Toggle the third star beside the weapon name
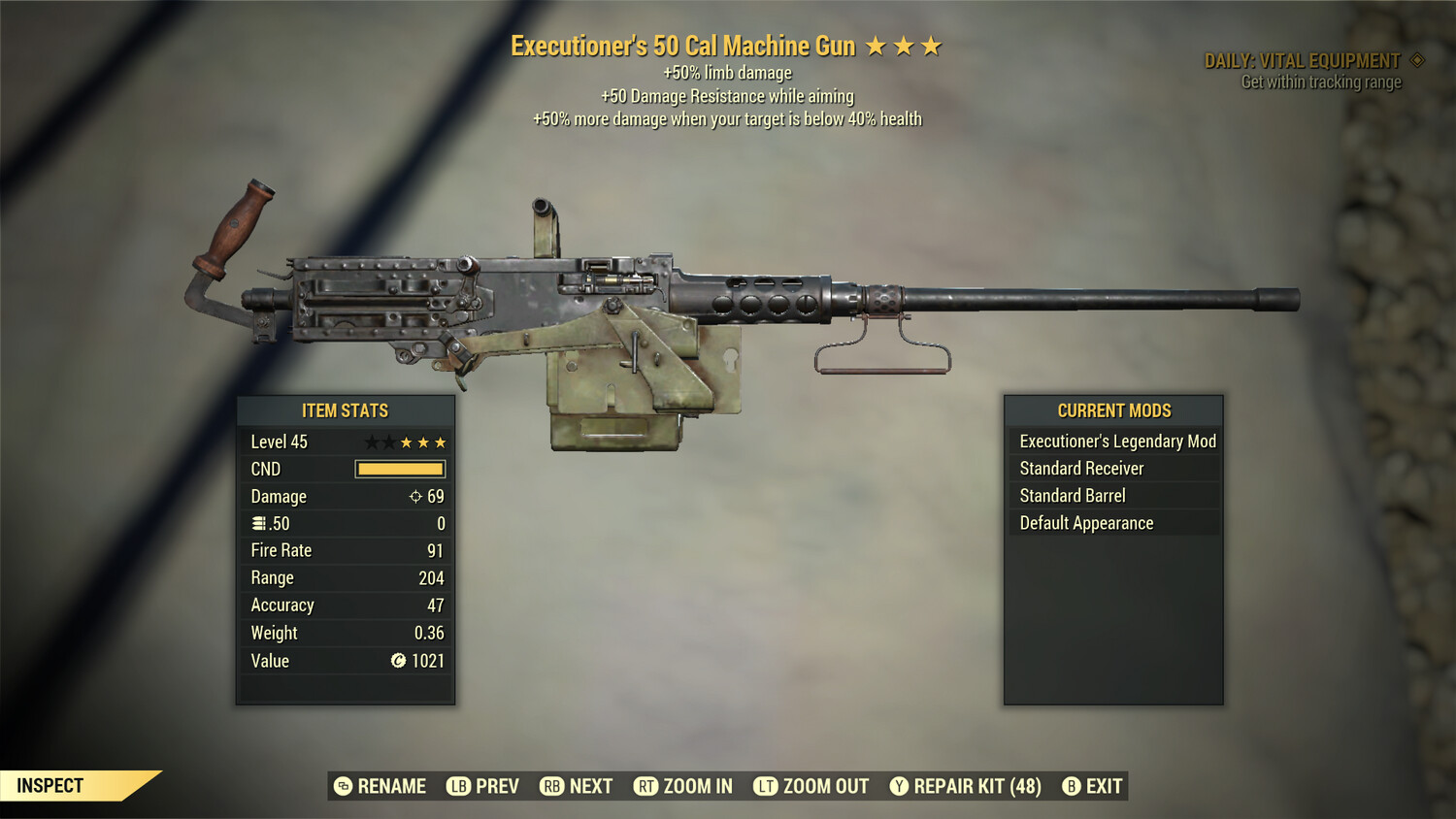1456x819 pixels. click(933, 45)
